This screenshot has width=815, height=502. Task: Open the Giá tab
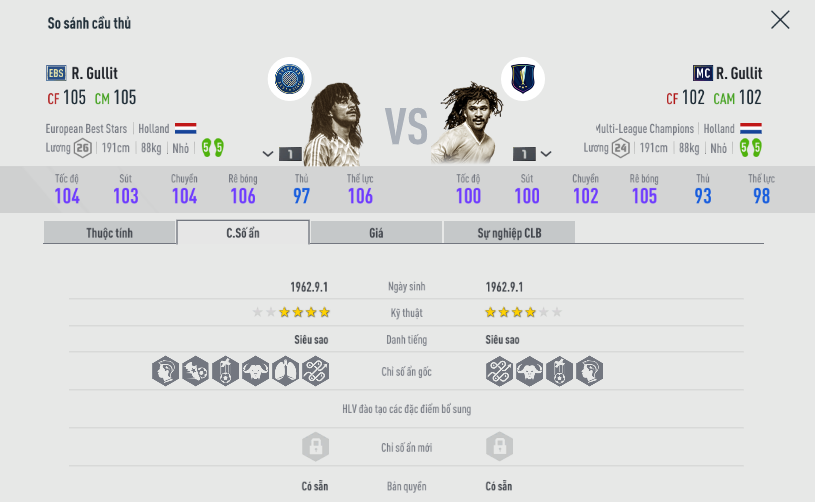pos(376,233)
